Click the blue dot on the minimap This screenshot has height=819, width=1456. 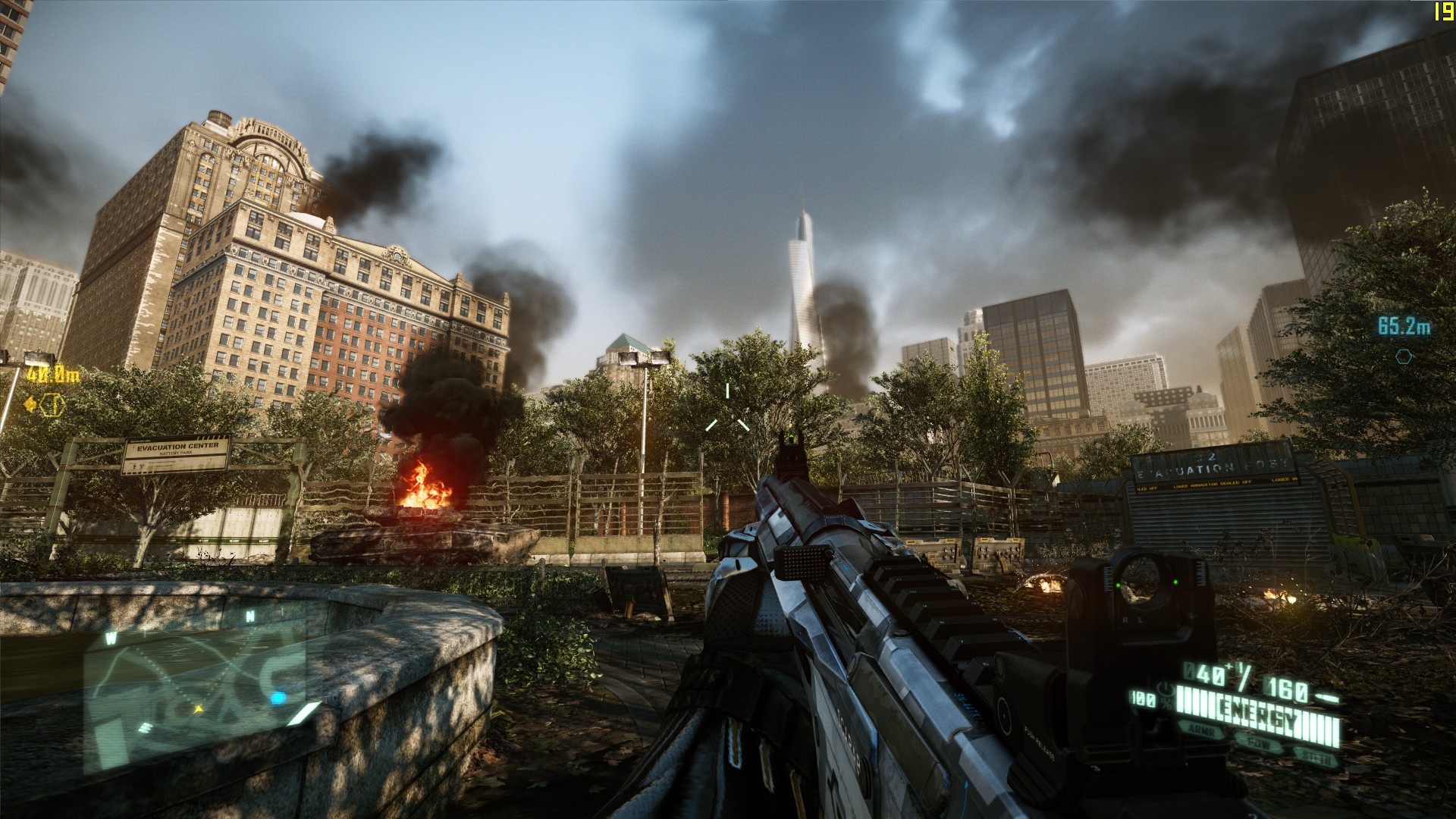point(278,697)
